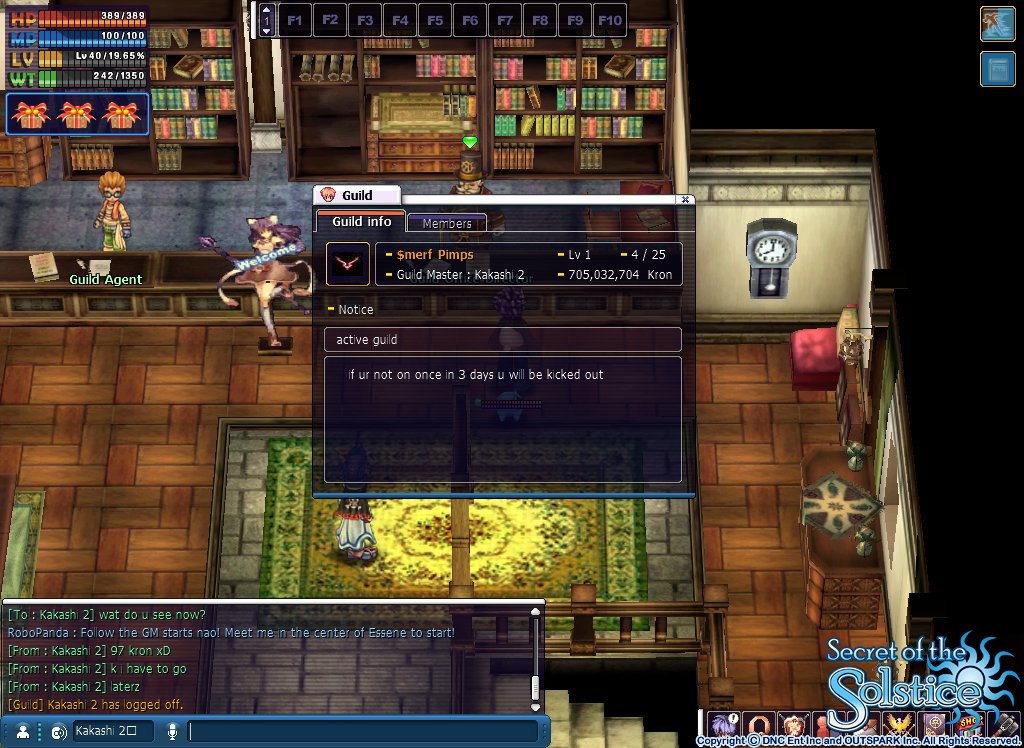Open the blue book icon button

[997, 69]
